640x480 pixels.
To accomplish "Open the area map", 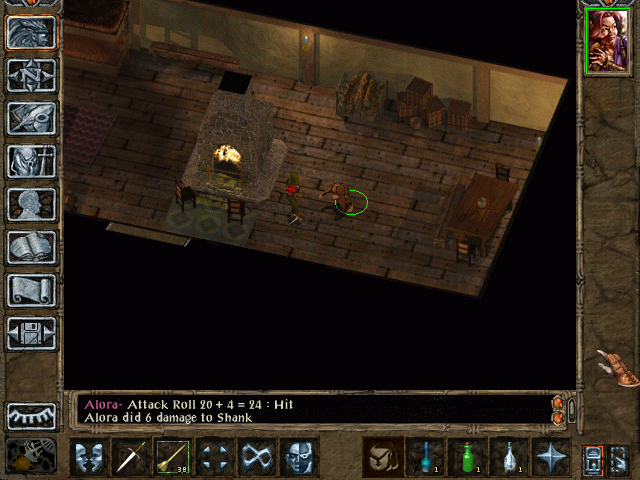I will click(x=32, y=75).
